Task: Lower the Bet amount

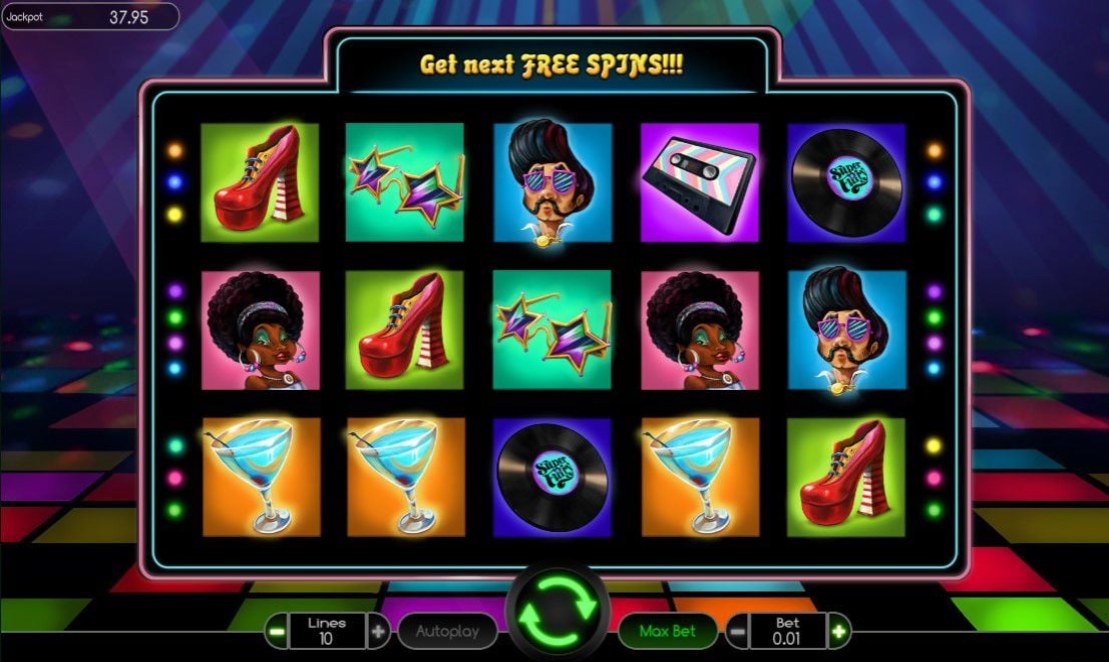Action: click(736, 631)
